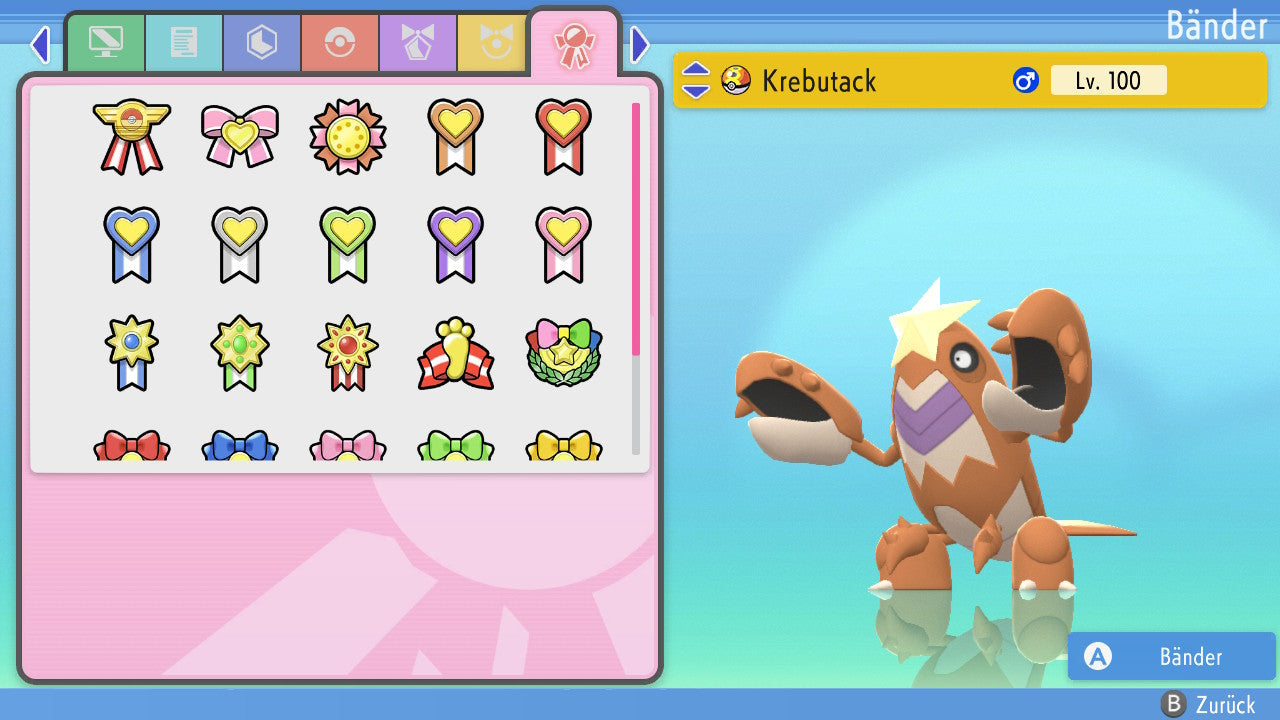Select the green laurel wreath star ribbon

click(563, 353)
